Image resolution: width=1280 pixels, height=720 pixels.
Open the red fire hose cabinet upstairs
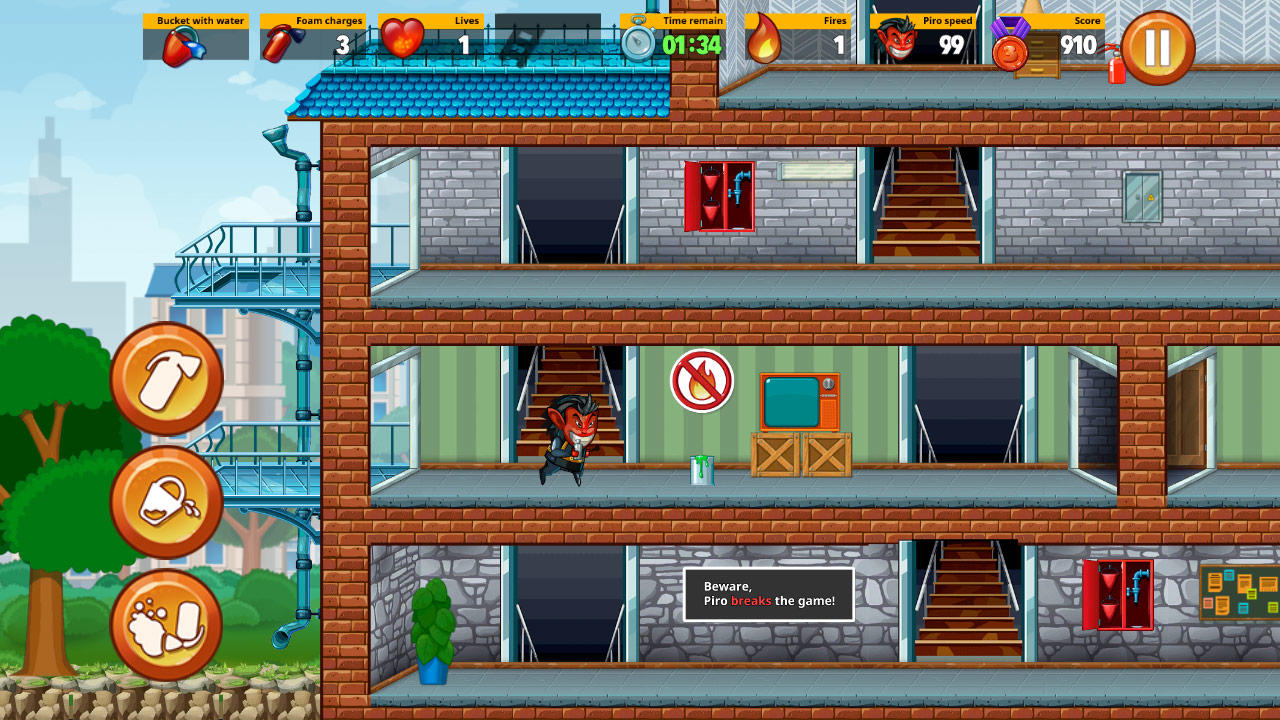pyautogui.click(x=722, y=198)
